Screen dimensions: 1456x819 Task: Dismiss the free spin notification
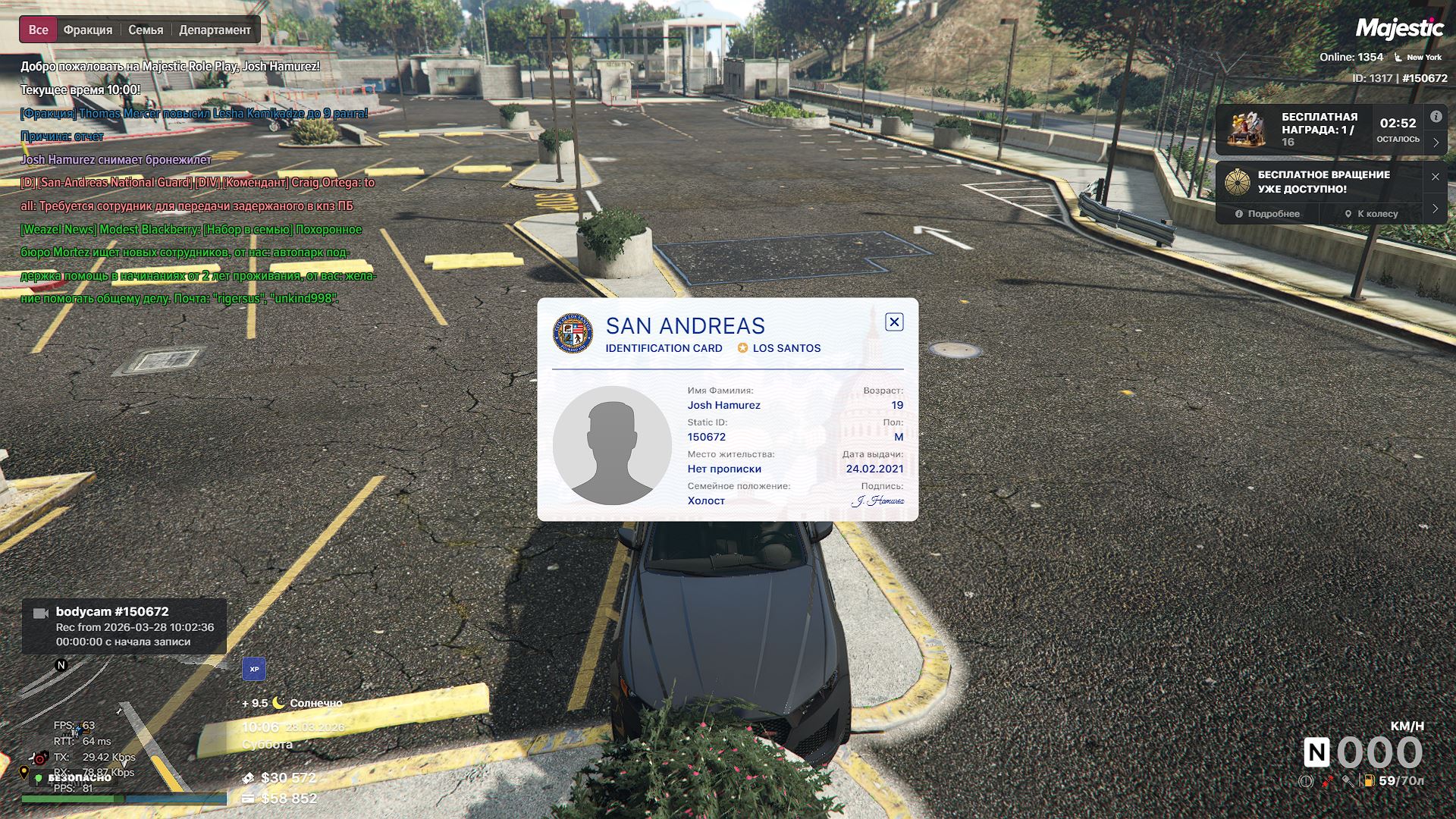click(1435, 177)
